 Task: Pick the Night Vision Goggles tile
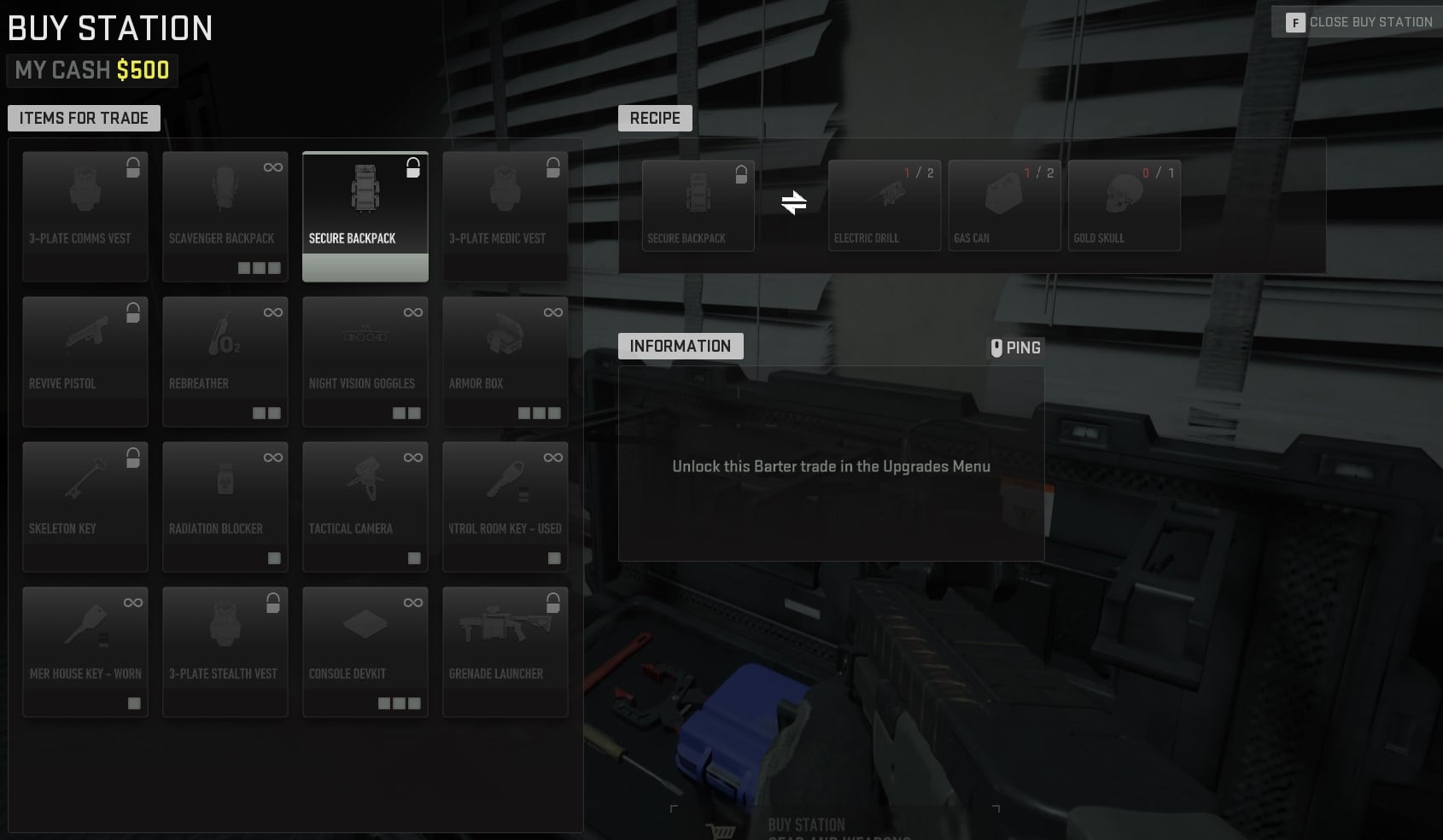tap(365, 361)
